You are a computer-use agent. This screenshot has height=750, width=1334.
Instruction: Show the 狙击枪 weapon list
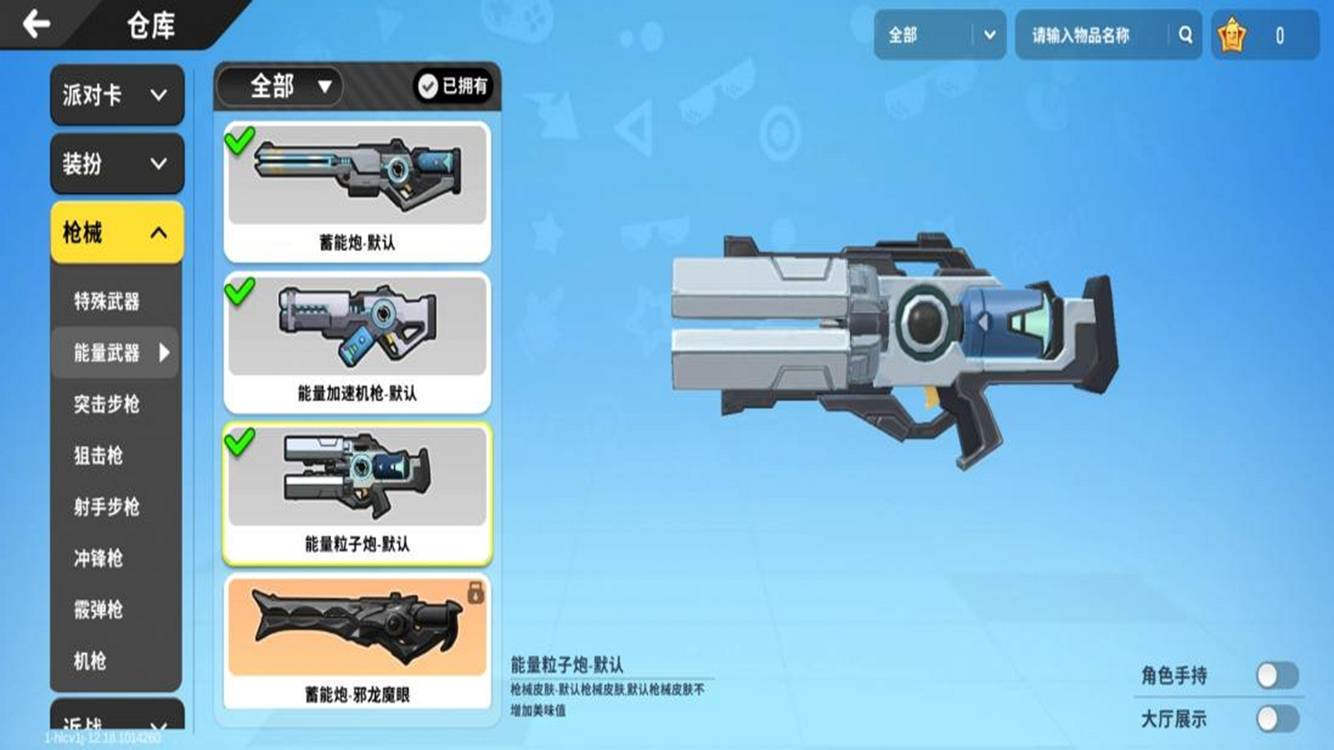point(98,456)
